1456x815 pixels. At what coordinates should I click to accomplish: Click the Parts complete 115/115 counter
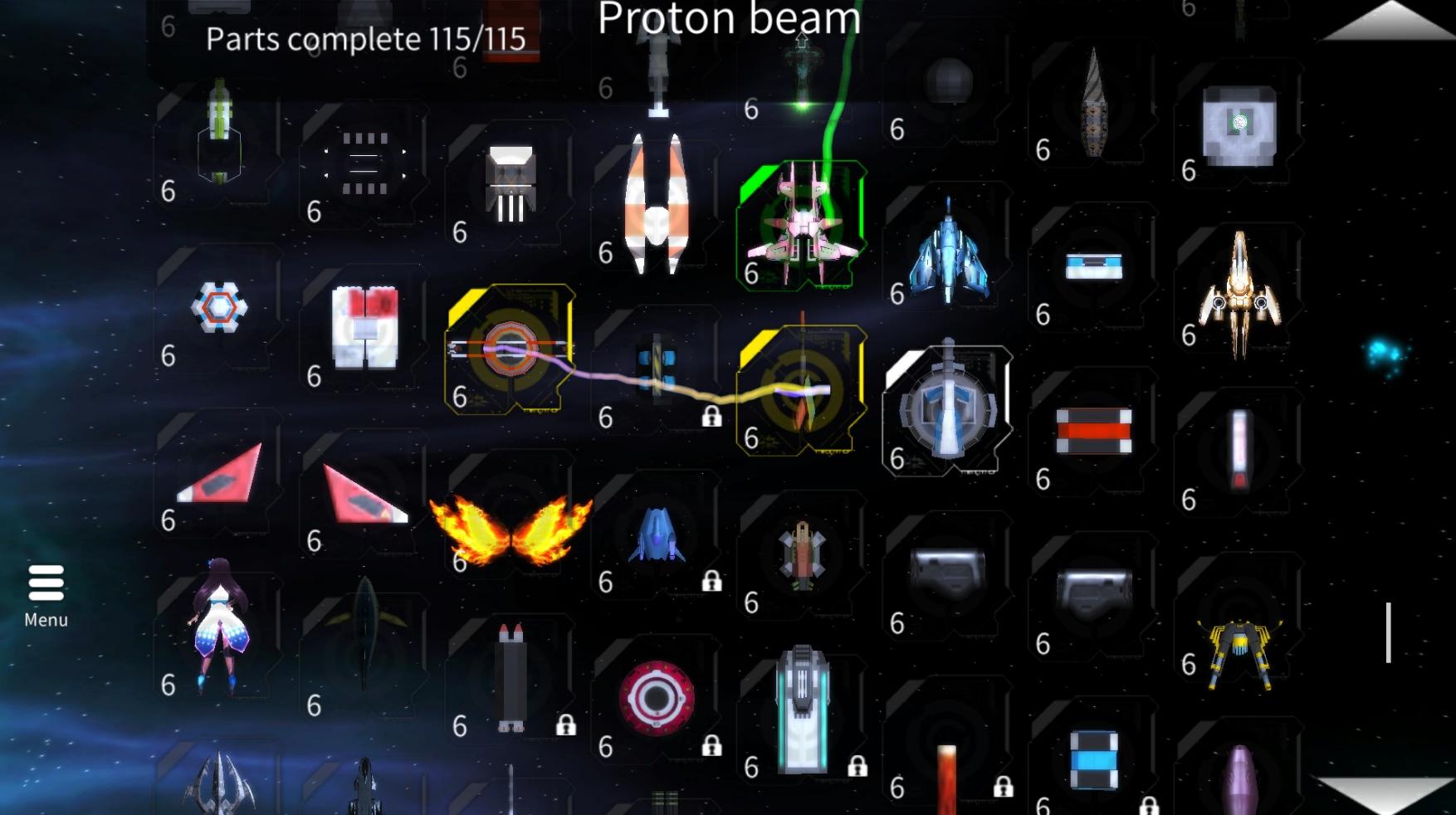[366, 38]
